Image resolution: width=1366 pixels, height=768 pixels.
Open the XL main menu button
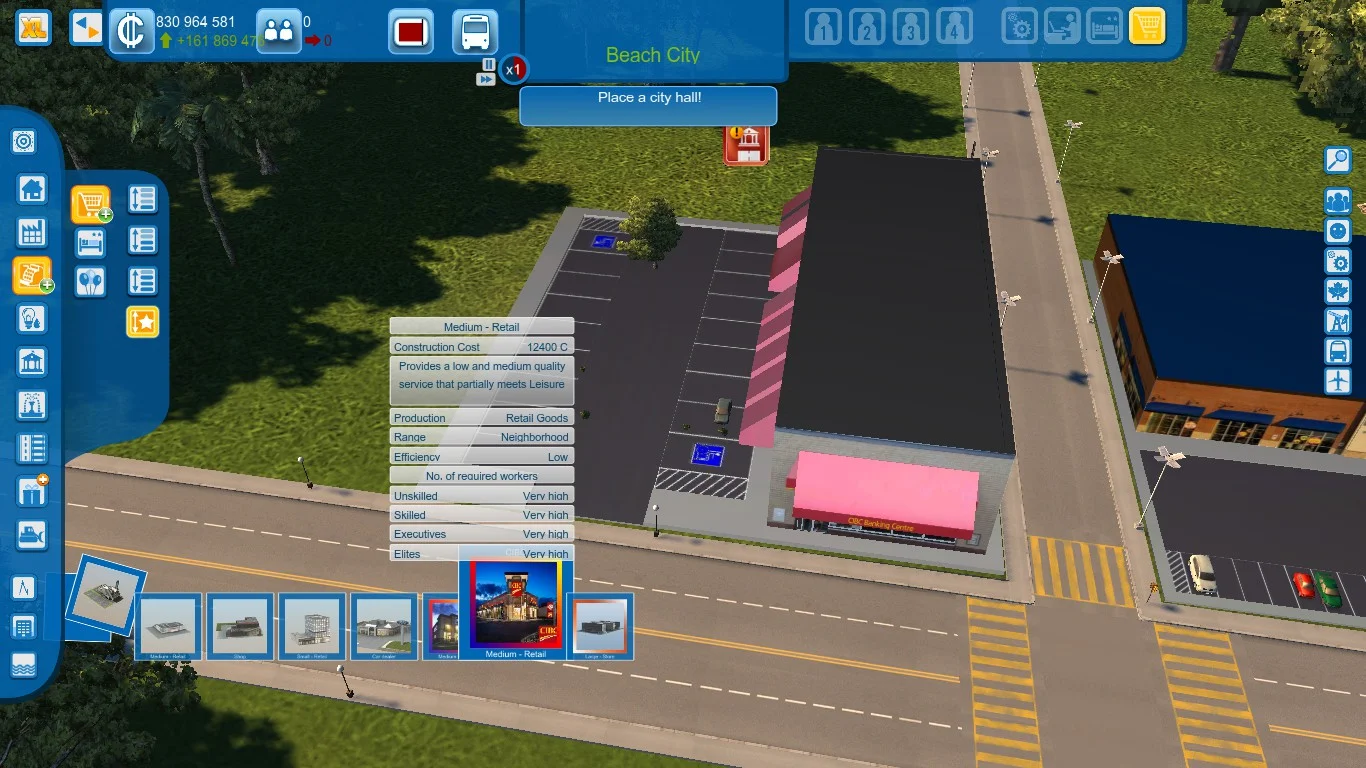[x=34, y=27]
